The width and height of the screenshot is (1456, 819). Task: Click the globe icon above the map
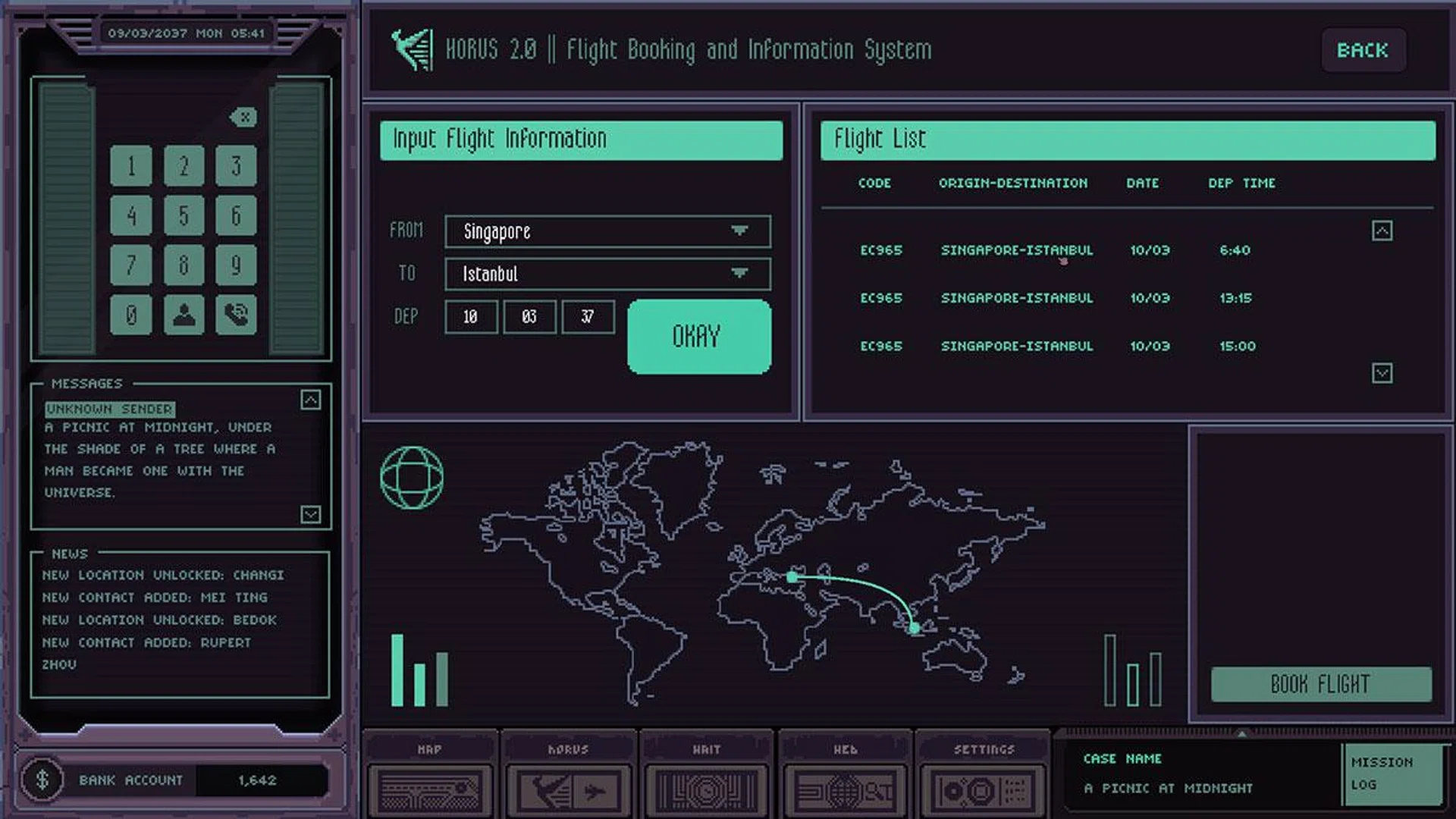412,478
